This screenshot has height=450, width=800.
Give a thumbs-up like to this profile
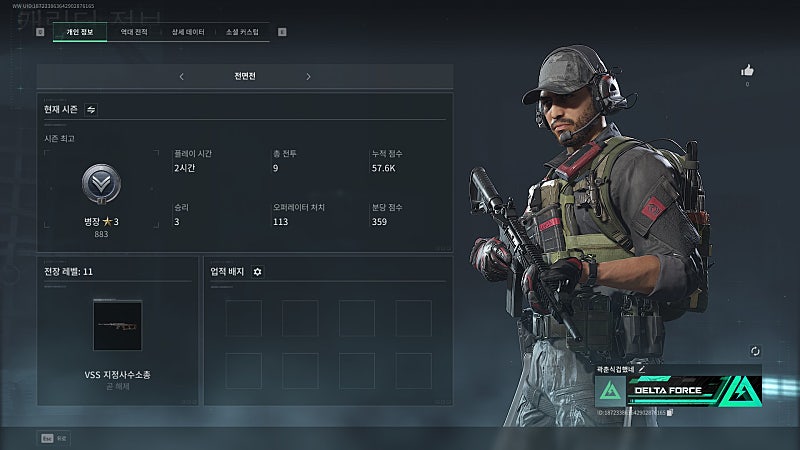746,70
